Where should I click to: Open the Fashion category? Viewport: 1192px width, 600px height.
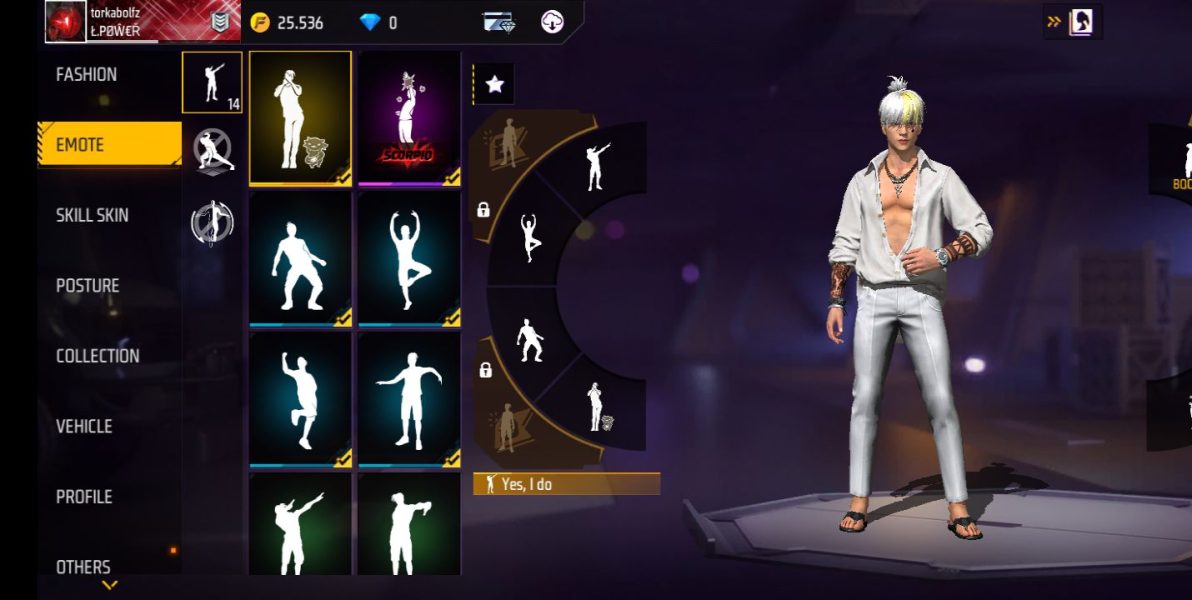87,75
